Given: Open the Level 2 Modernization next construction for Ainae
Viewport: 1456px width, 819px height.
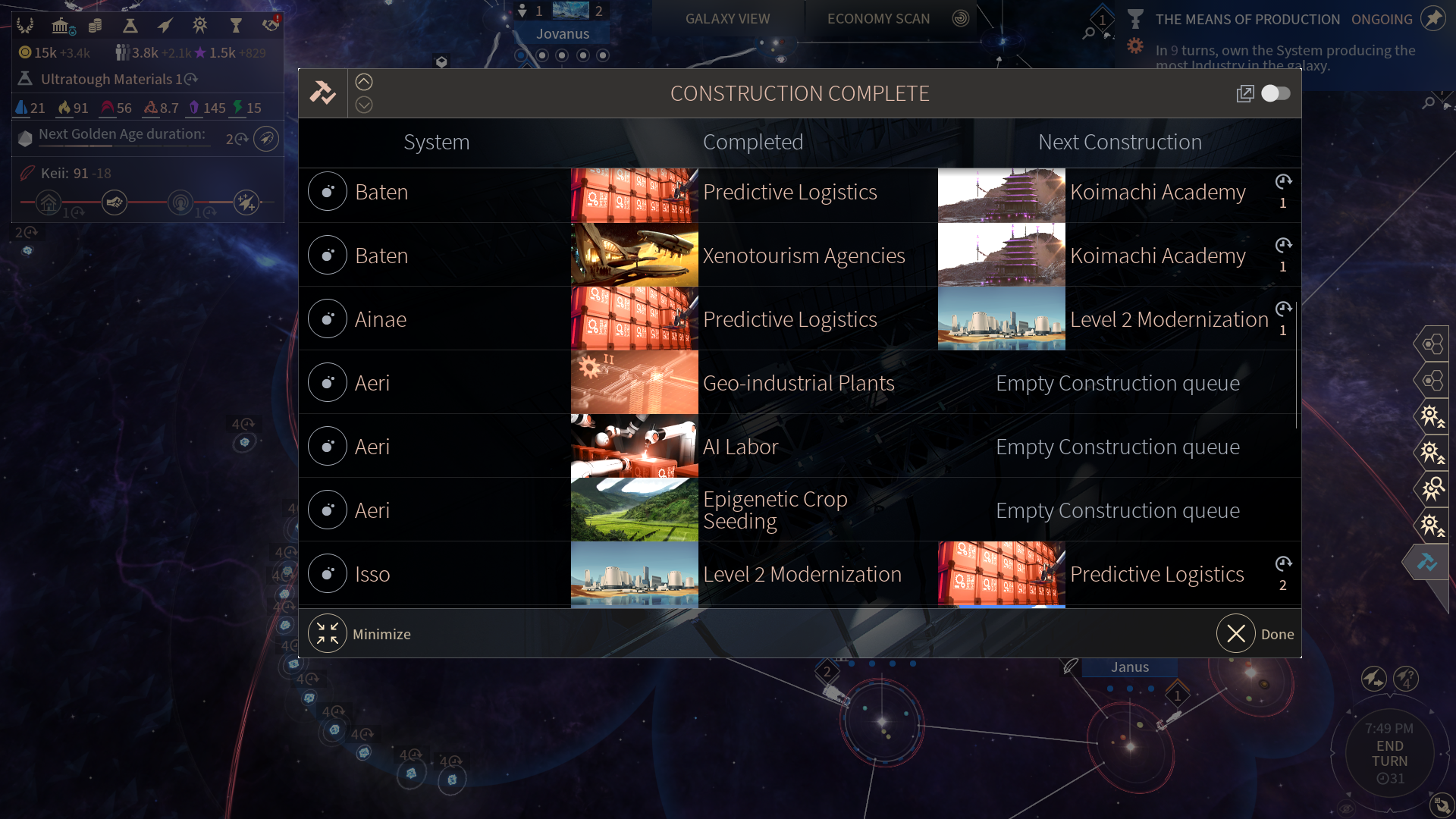Looking at the screenshot, I should click(1169, 319).
